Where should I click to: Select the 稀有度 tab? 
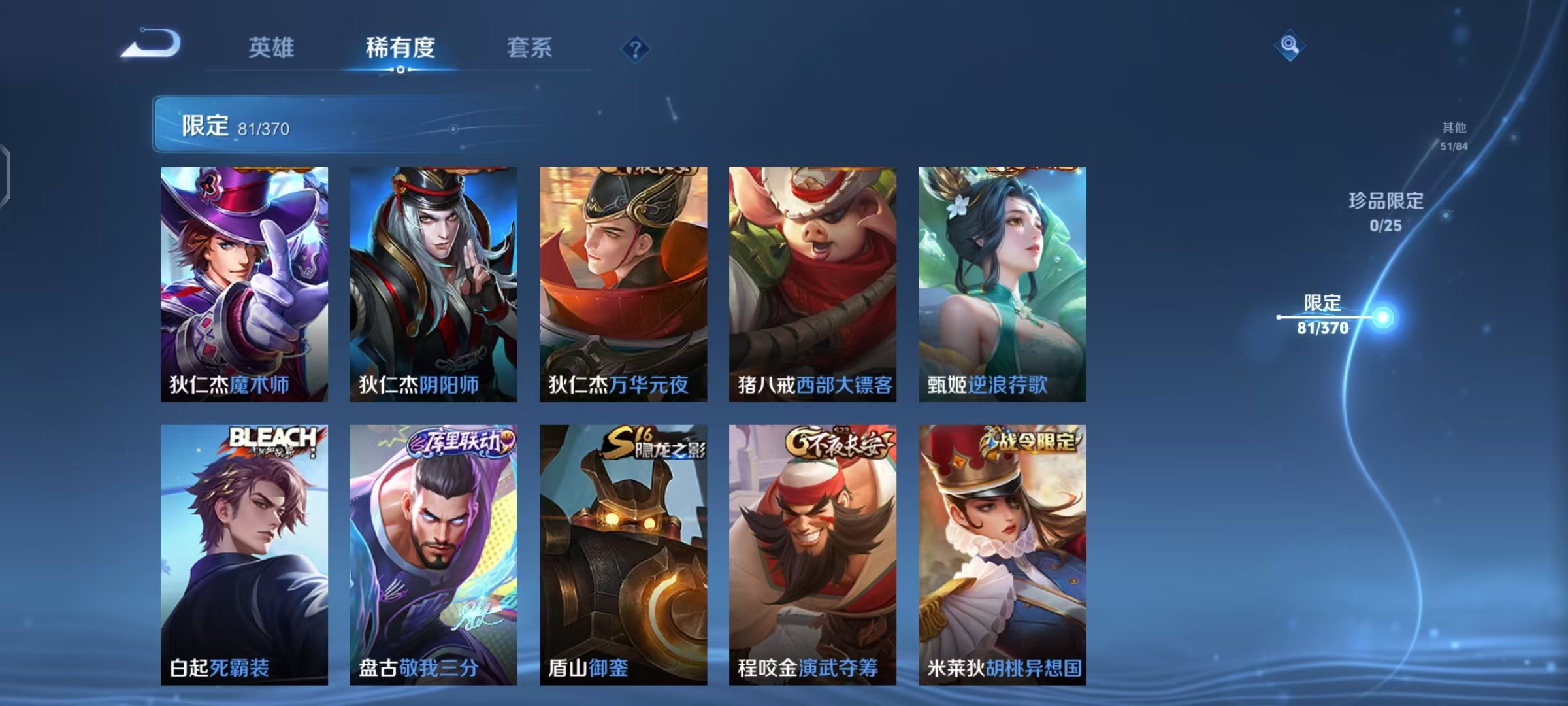tap(400, 47)
